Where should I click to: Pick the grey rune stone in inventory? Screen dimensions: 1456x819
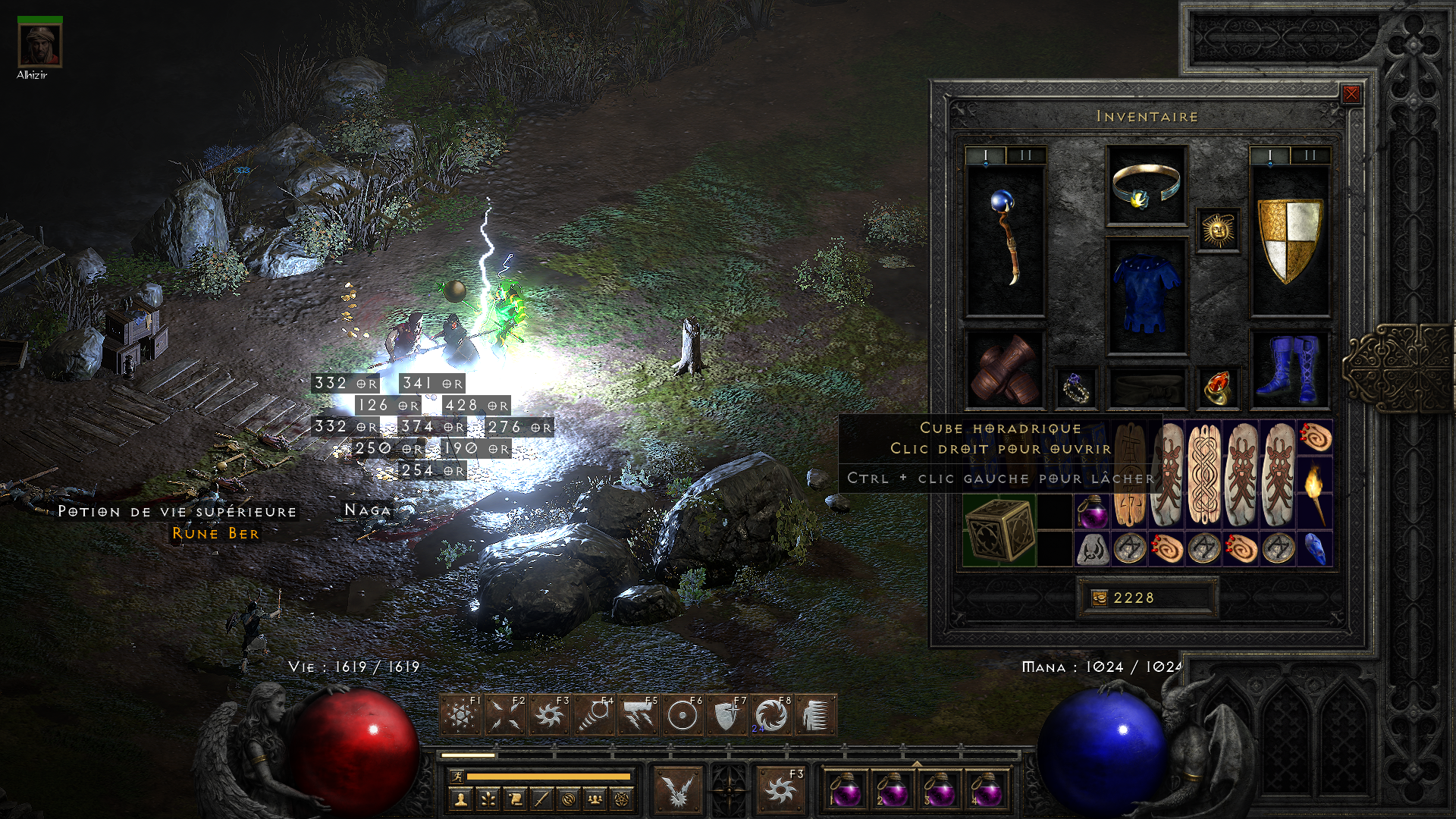pos(1092,548)
